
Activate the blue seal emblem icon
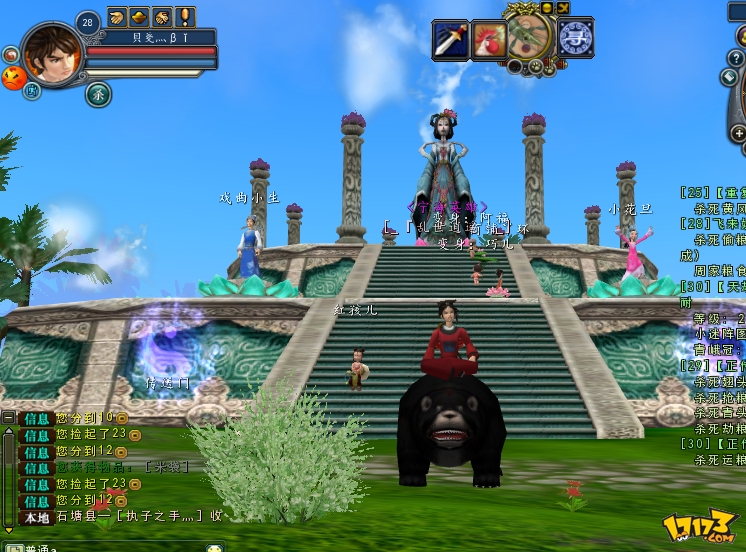(x=575, y=38)
